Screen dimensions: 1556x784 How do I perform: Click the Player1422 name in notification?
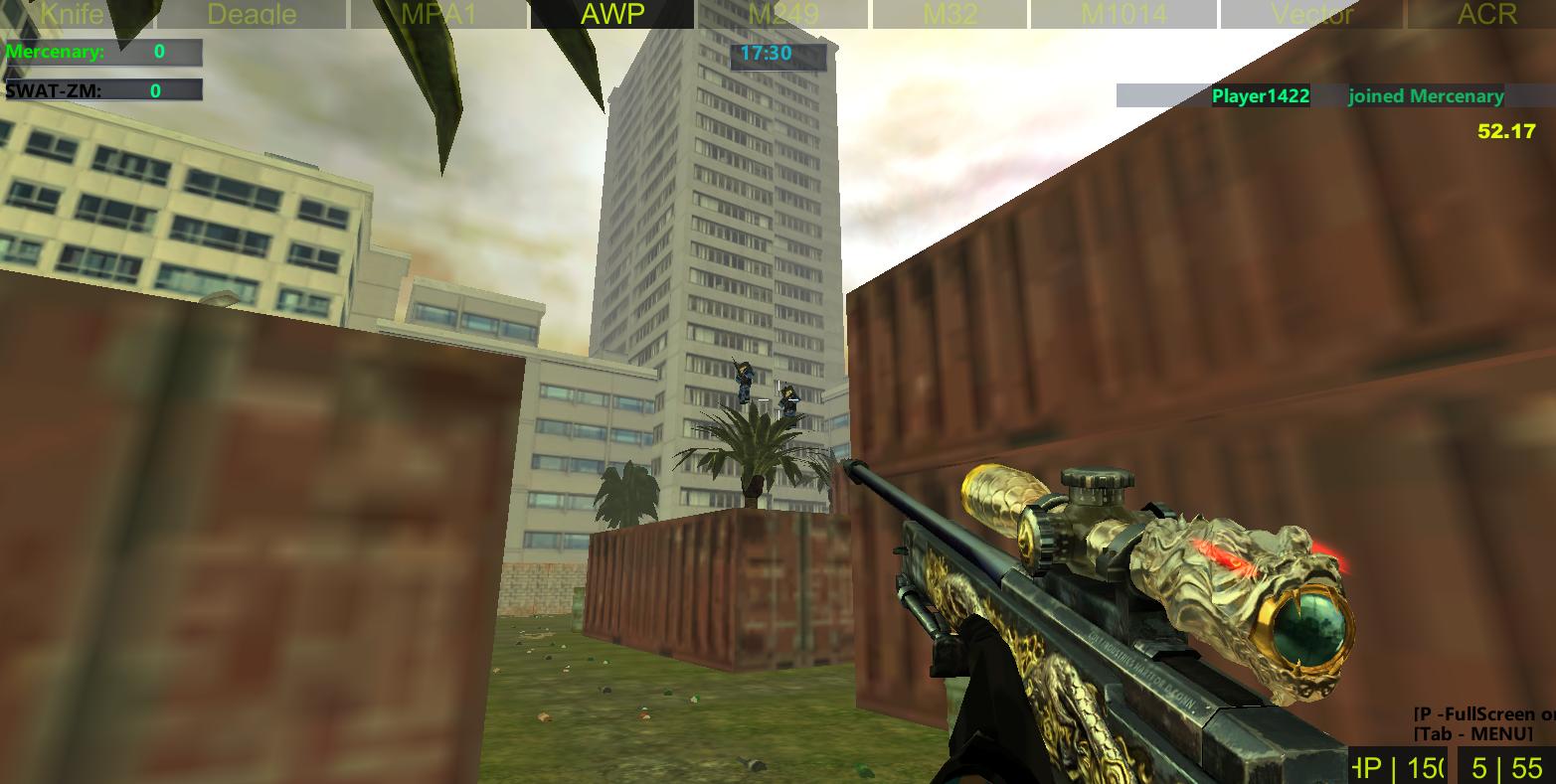click(x=1261, y=96)
